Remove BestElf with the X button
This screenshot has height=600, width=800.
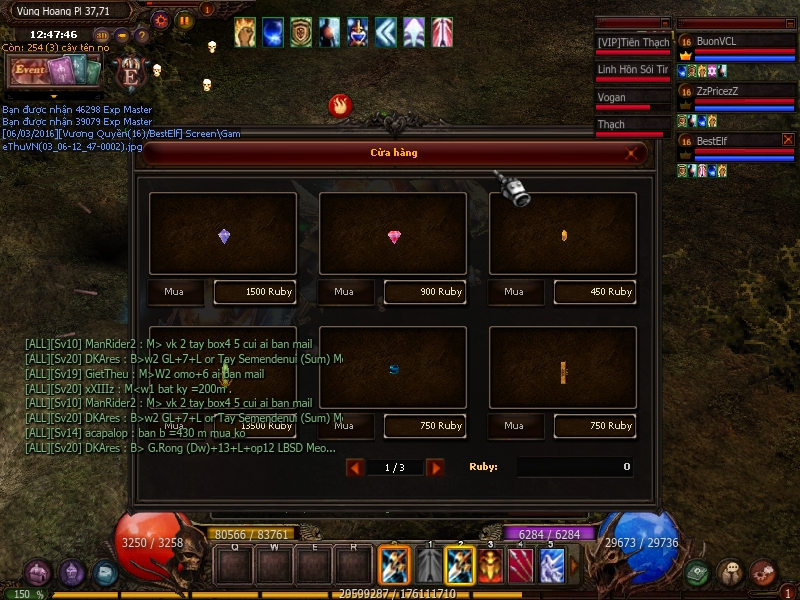pyautogui.click(x=788, y=140)
